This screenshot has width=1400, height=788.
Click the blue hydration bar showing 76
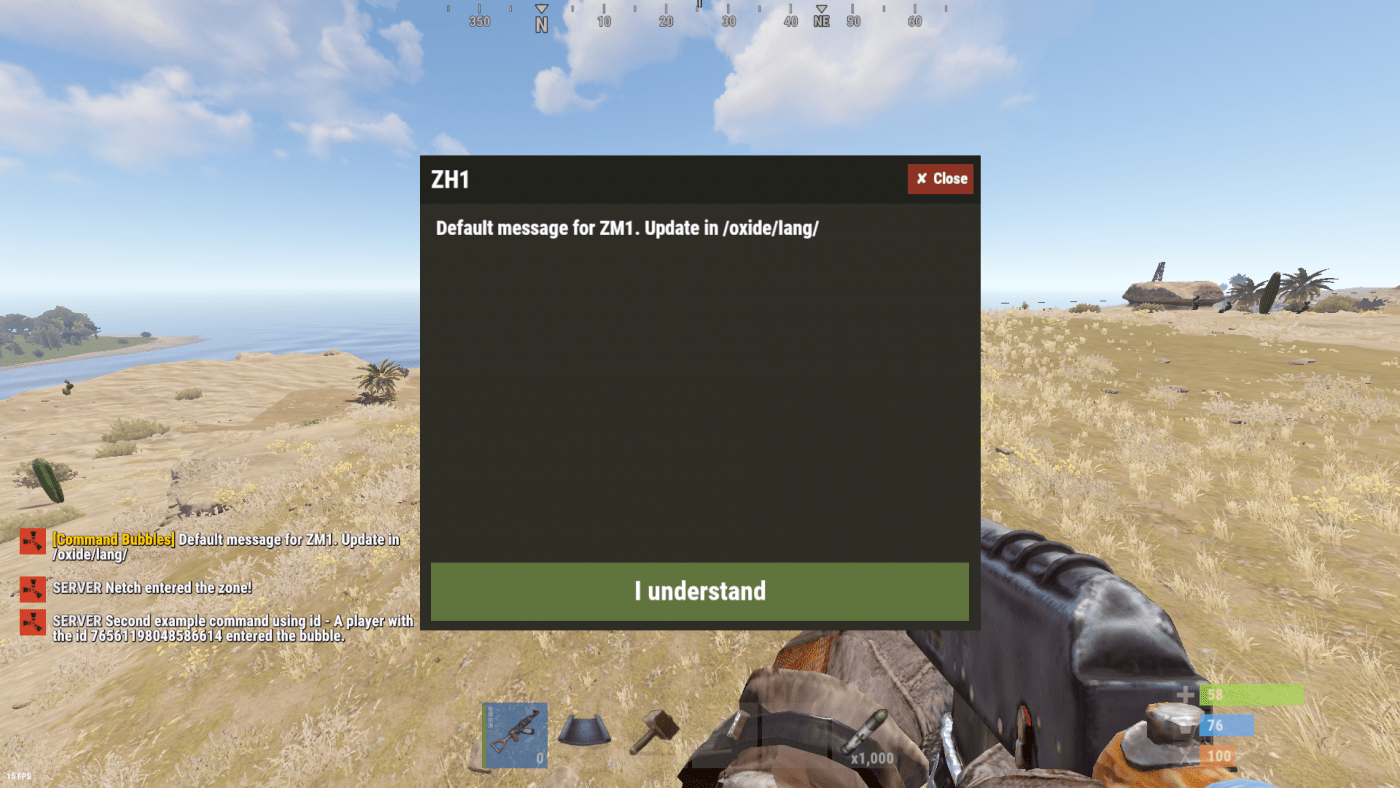1225,724
